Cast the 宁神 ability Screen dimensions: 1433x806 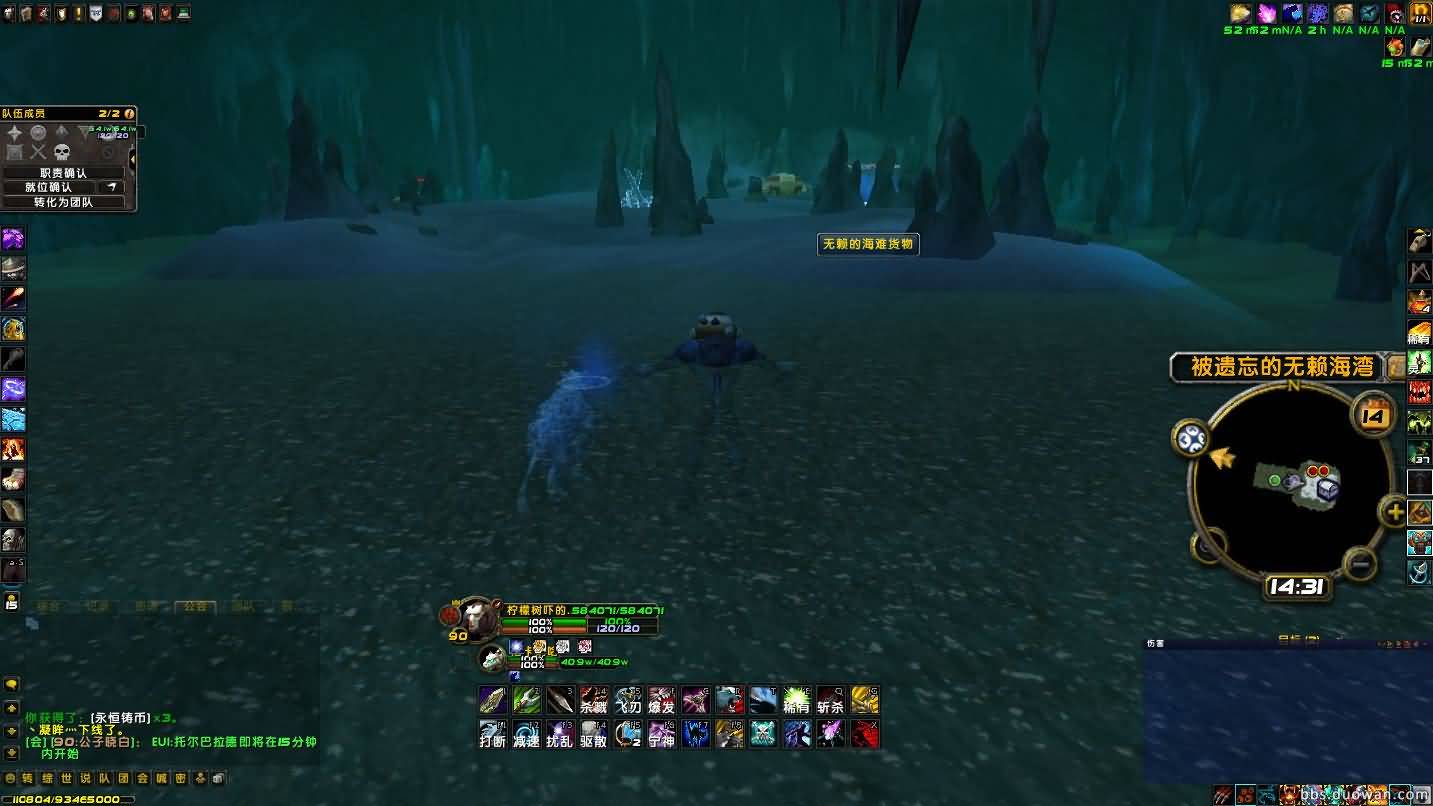tap(662, 734)
